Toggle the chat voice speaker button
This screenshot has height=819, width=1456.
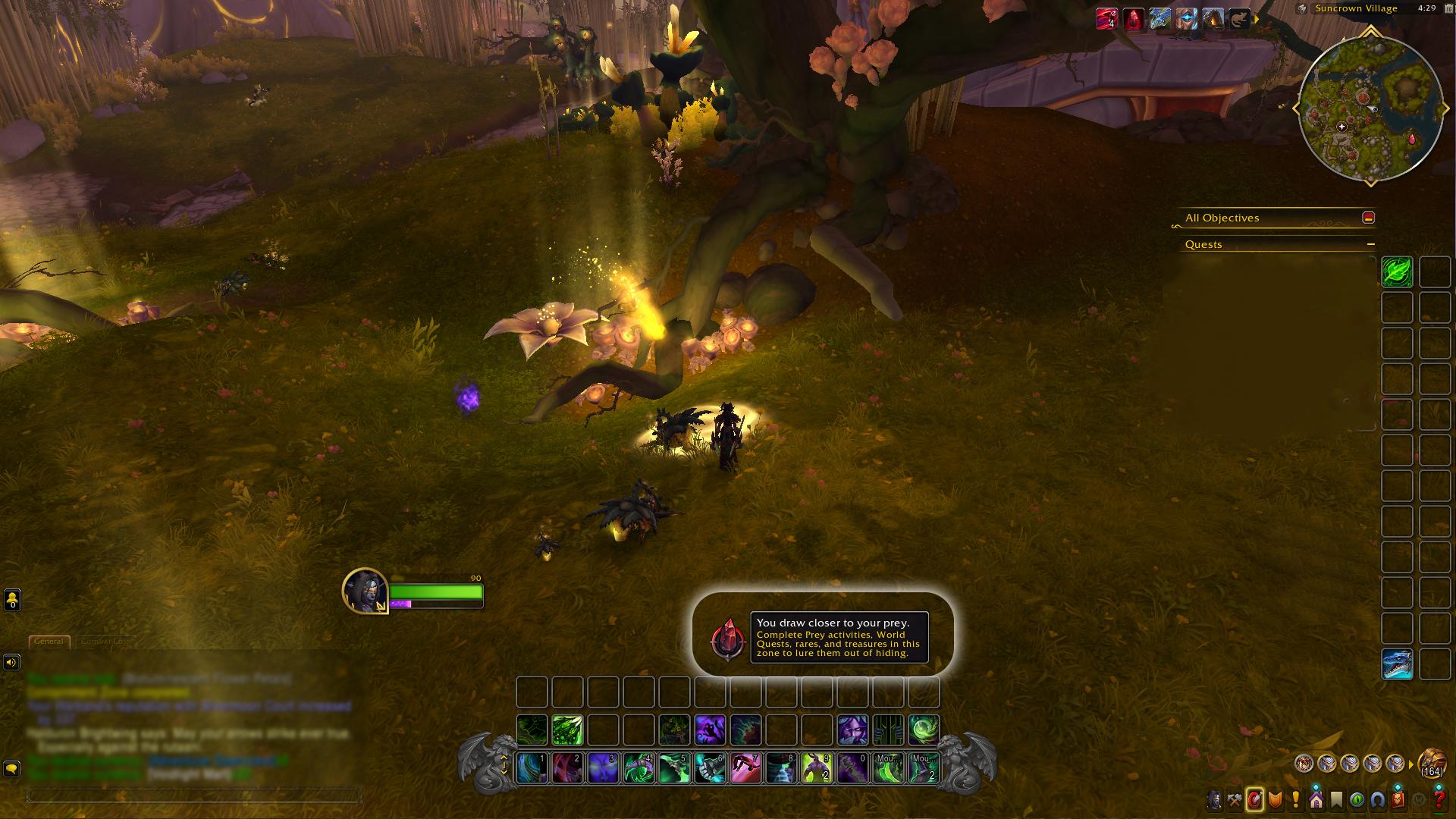coord(11,662)
